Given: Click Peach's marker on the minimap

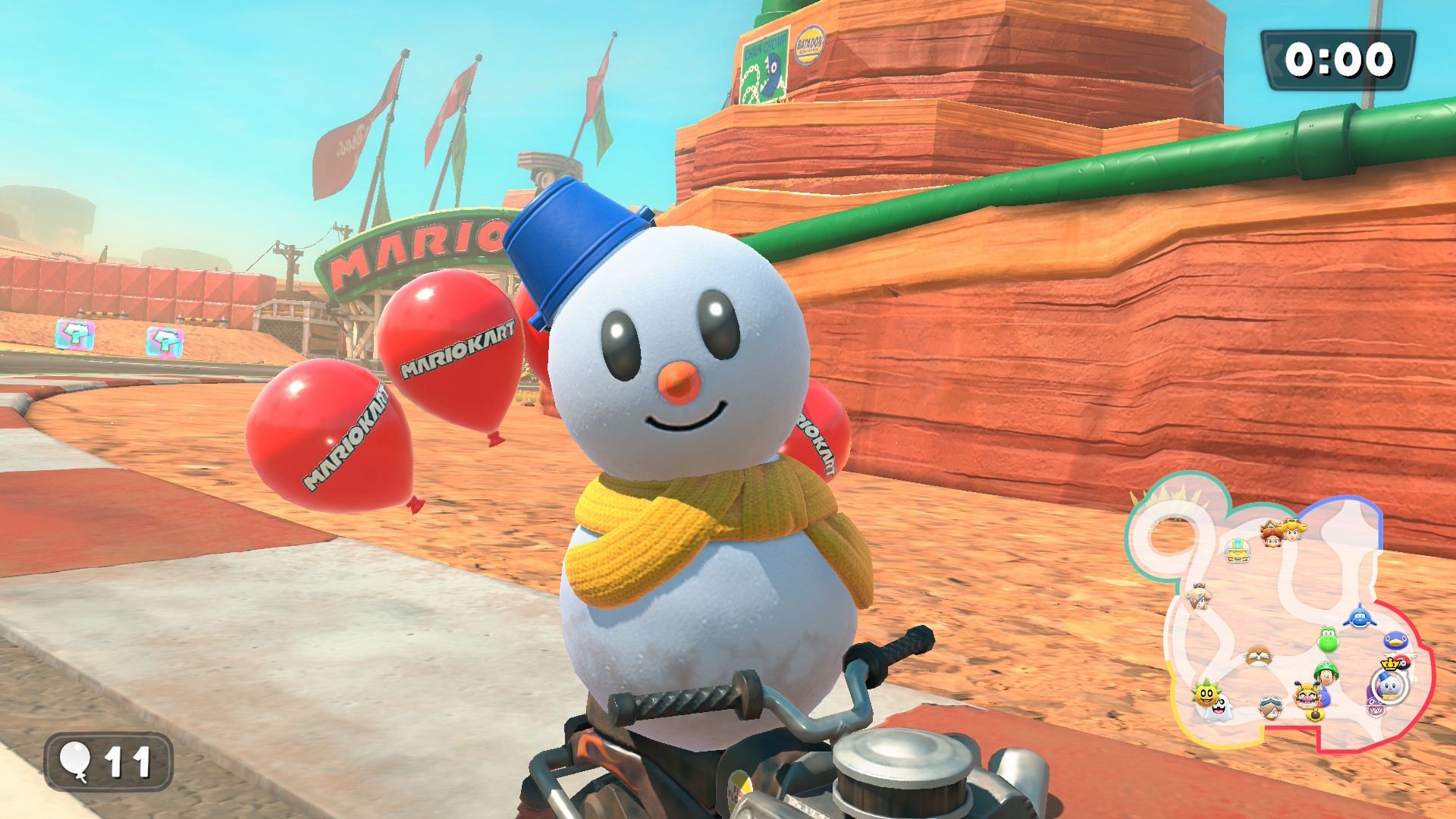Looking at the screenshot, I should click(1292, 529).
